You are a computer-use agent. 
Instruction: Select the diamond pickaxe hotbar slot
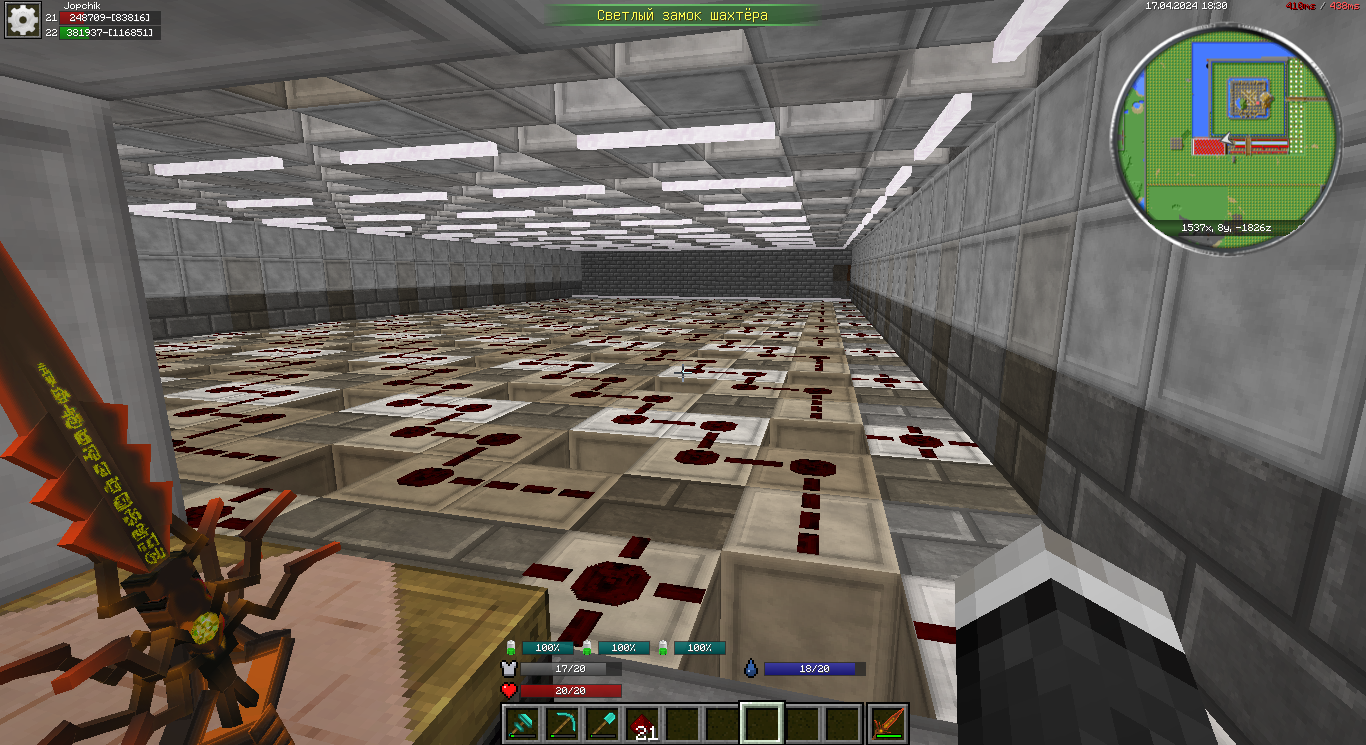[561, 723]
